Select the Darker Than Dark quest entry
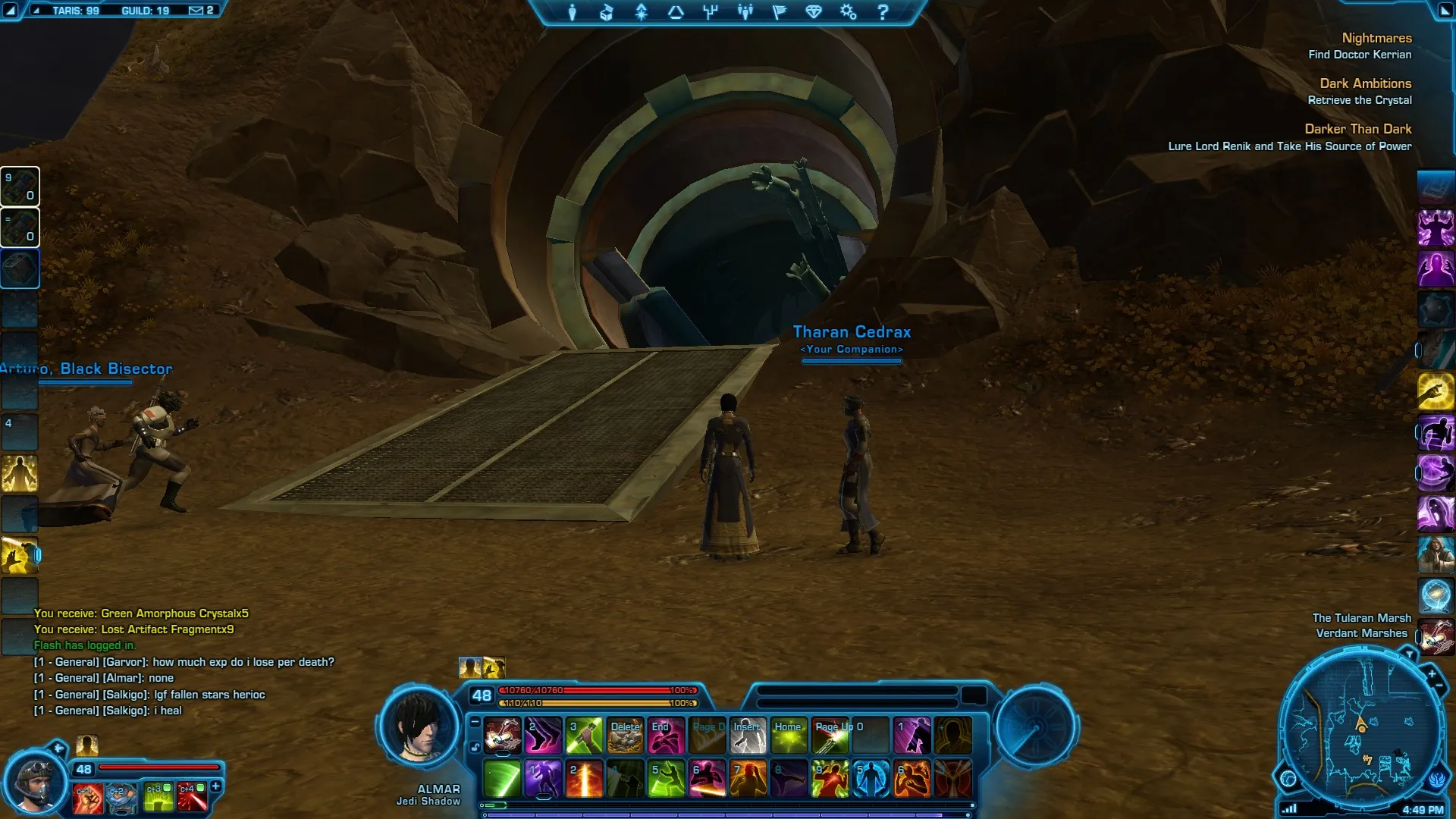 pos(1357,129)
